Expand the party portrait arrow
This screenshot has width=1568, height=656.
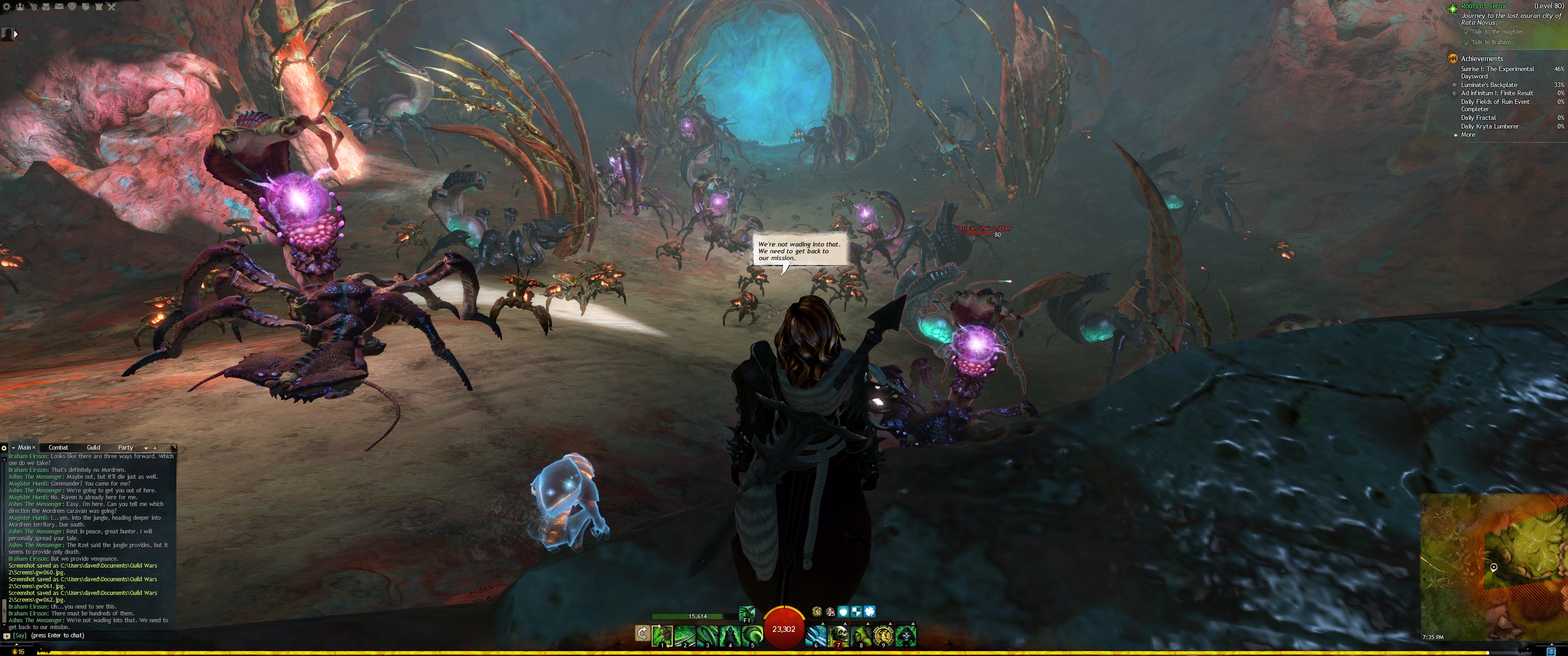pos(16,35)
